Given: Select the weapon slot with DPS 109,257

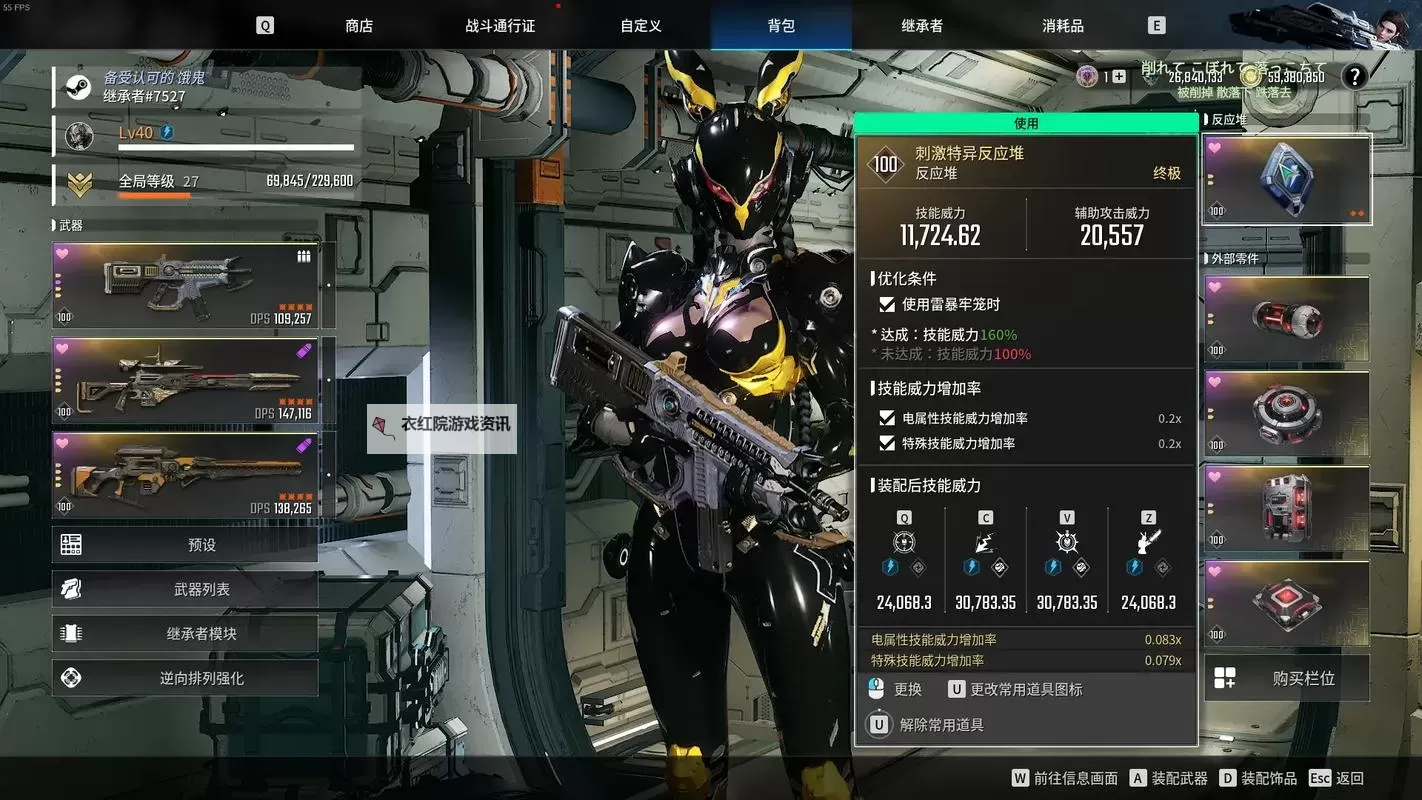Looking at the screenshot, I should pos(186,285).
